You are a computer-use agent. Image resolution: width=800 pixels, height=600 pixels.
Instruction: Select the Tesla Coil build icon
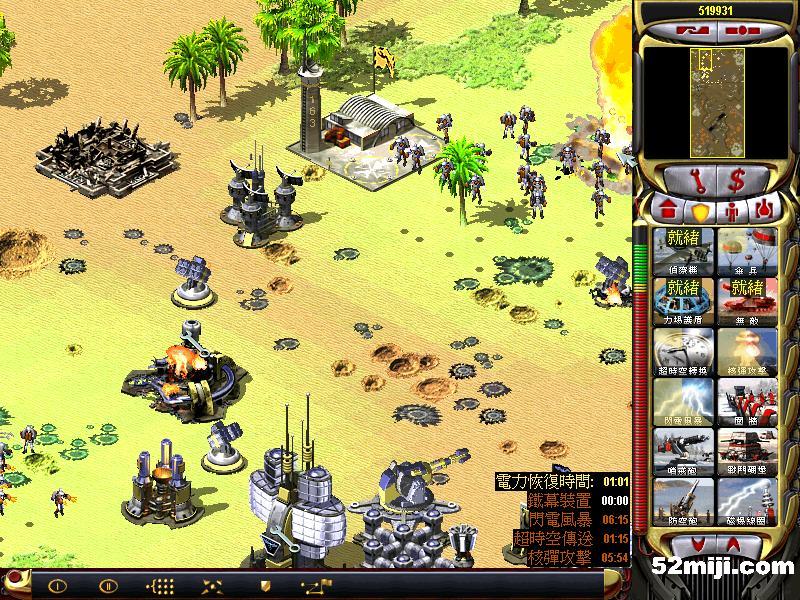tap(745, 502)
